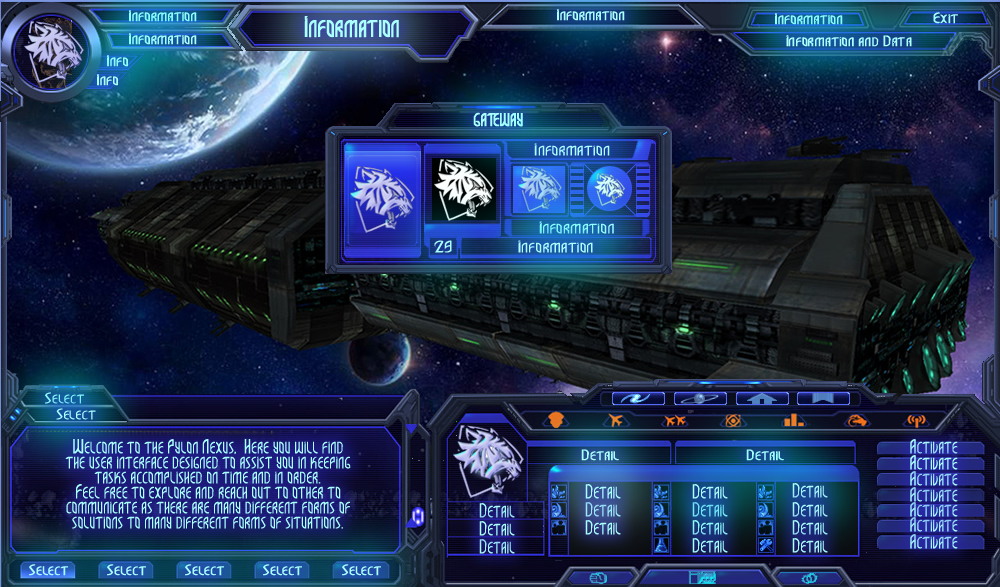Open the fist icon tab at the bottom

(600, 578)
